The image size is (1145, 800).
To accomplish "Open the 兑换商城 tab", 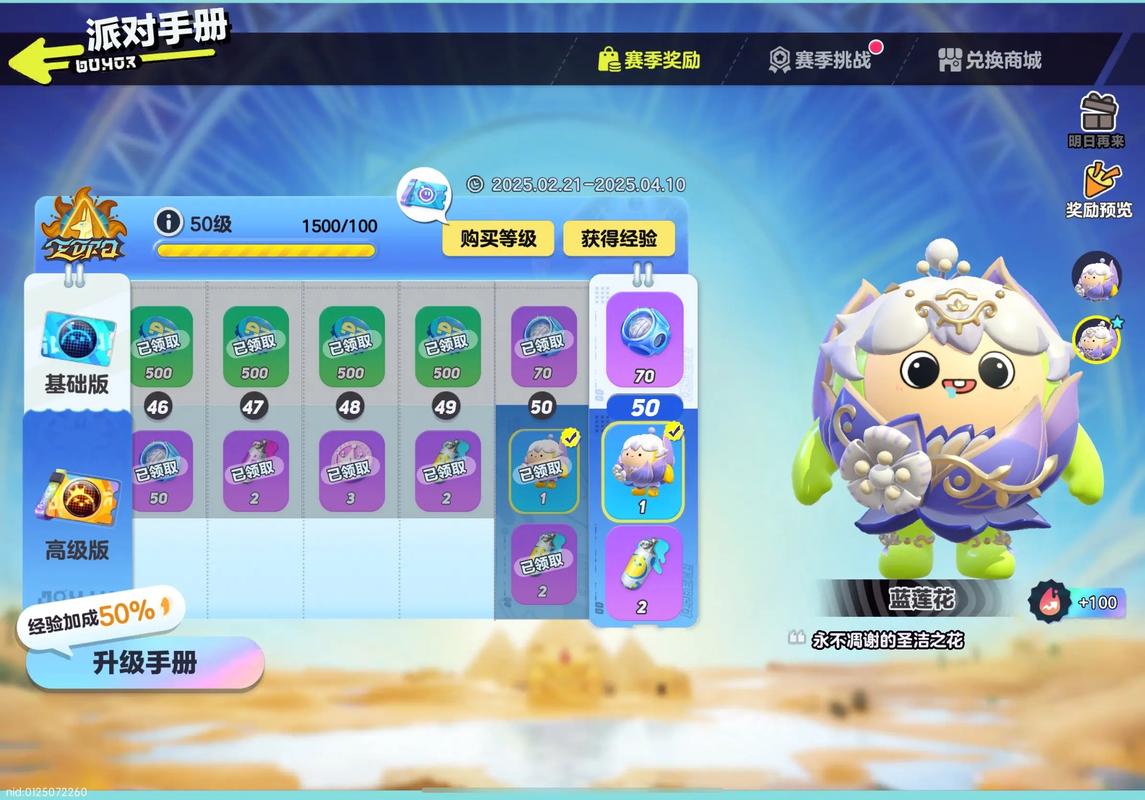I will click(990, 60).
